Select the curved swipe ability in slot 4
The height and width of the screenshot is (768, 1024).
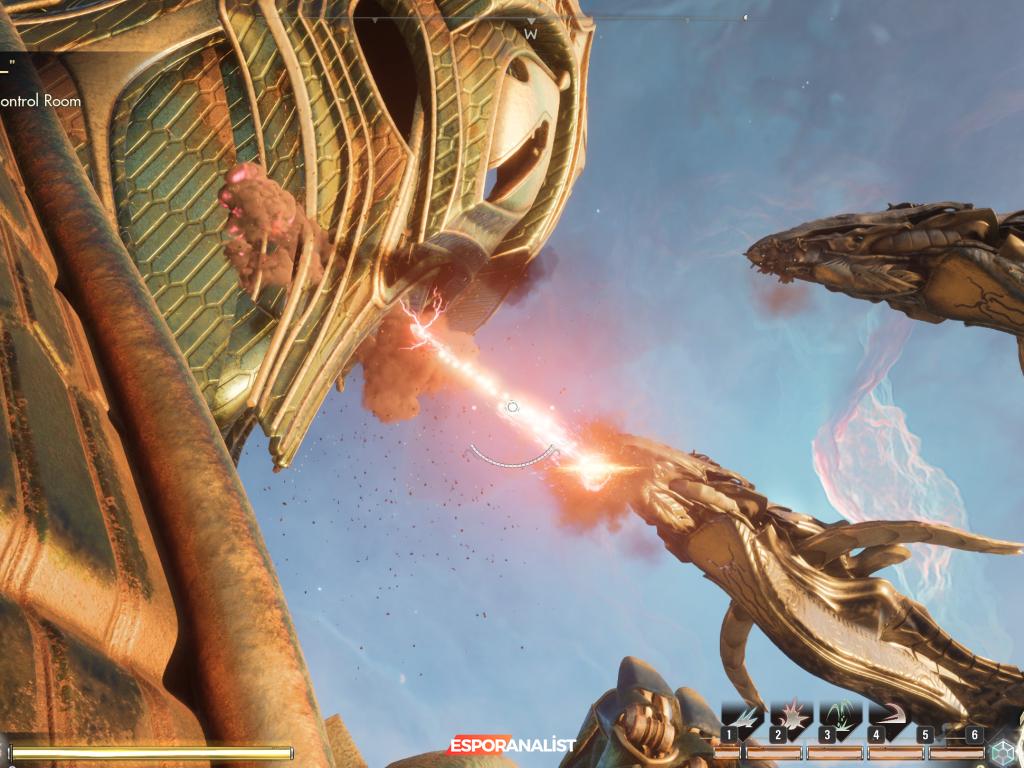(889, 718)
